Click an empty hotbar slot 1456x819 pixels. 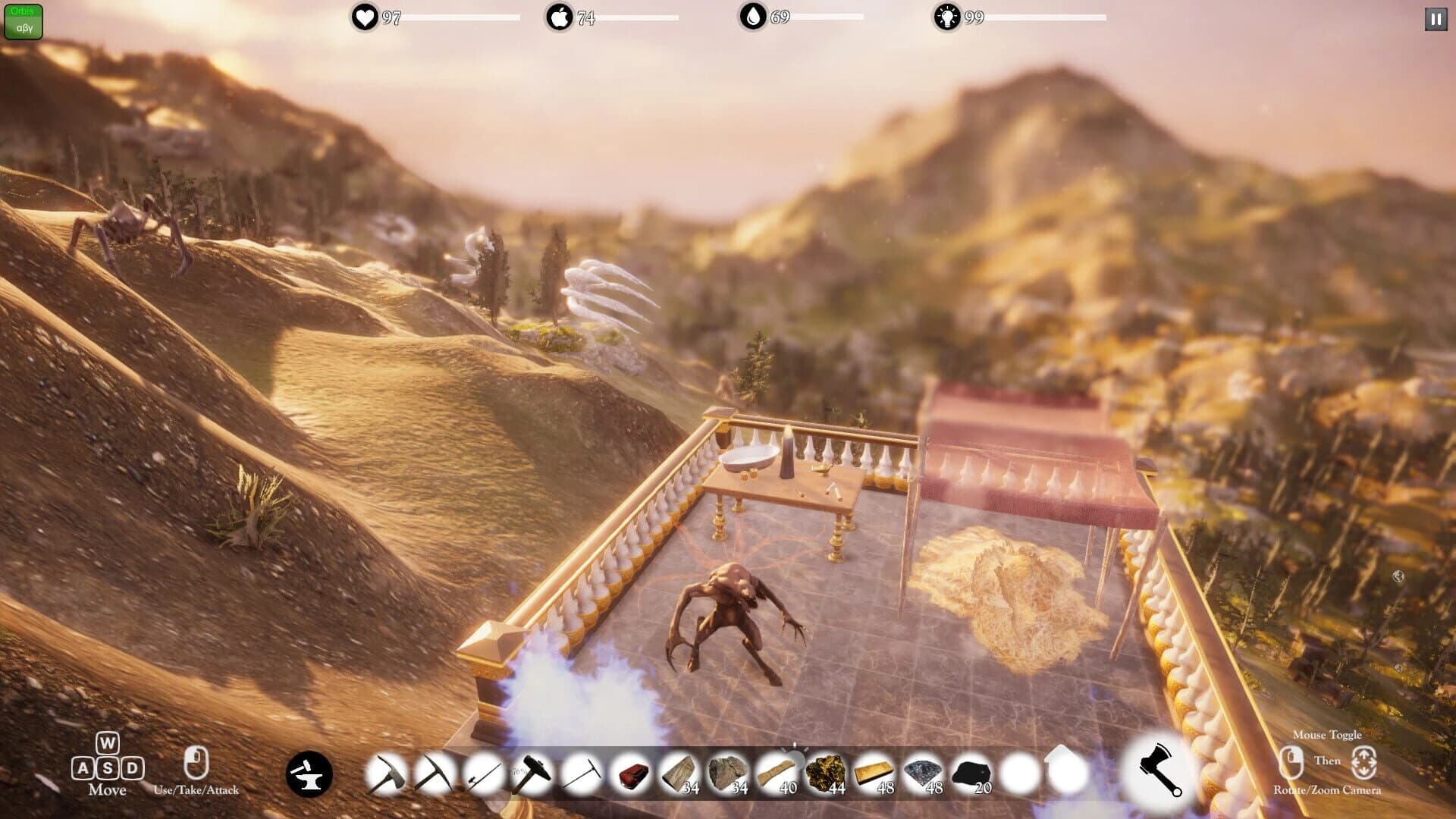point(1020,772)
